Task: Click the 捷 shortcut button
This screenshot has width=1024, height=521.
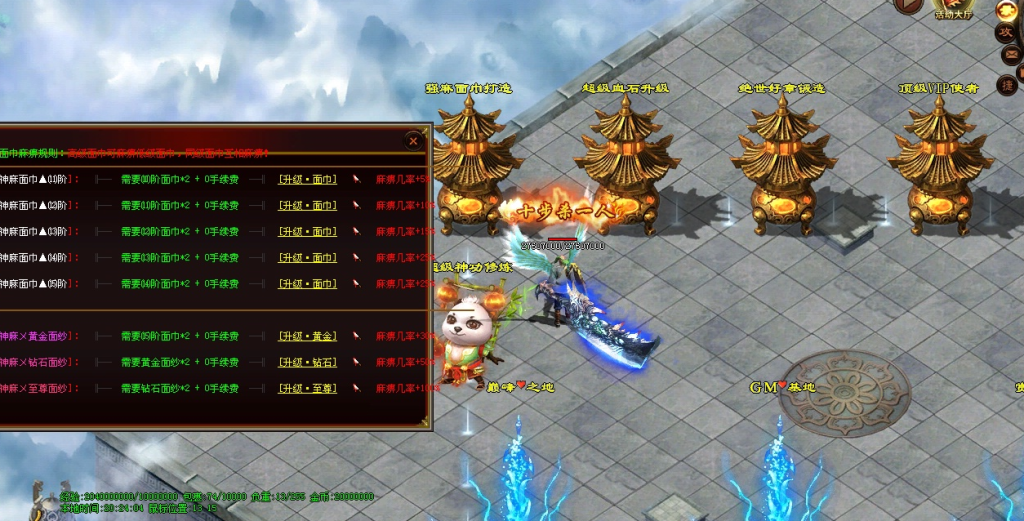Action: pos(1007,86)
